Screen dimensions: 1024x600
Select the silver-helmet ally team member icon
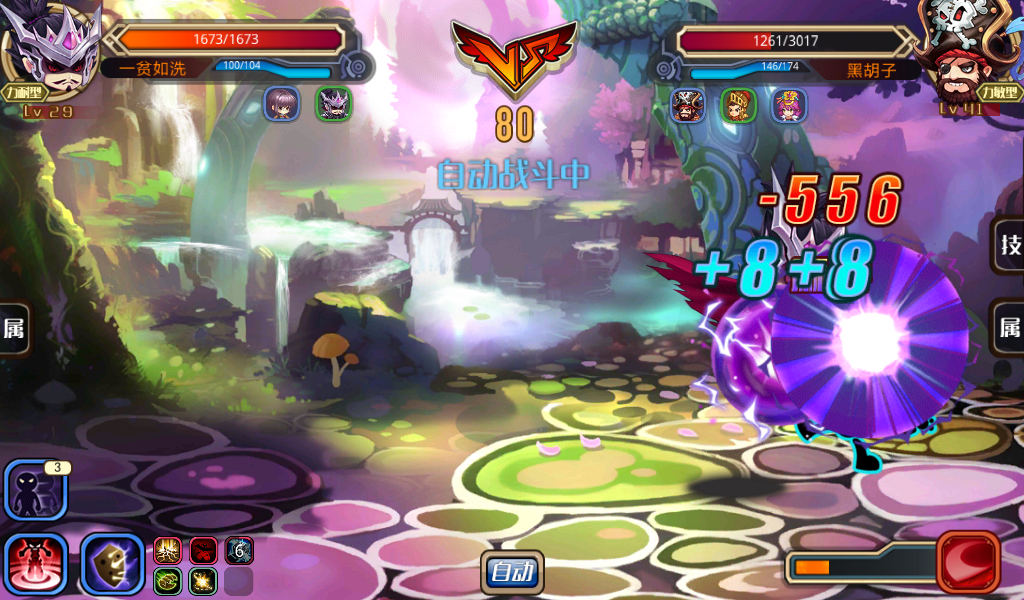(x=334, y=104)
